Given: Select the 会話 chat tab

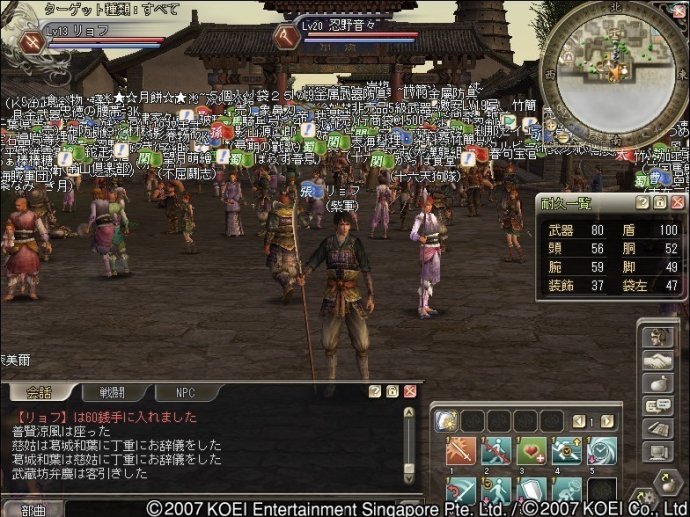Looking at the screenshot, I should [38, 393].
